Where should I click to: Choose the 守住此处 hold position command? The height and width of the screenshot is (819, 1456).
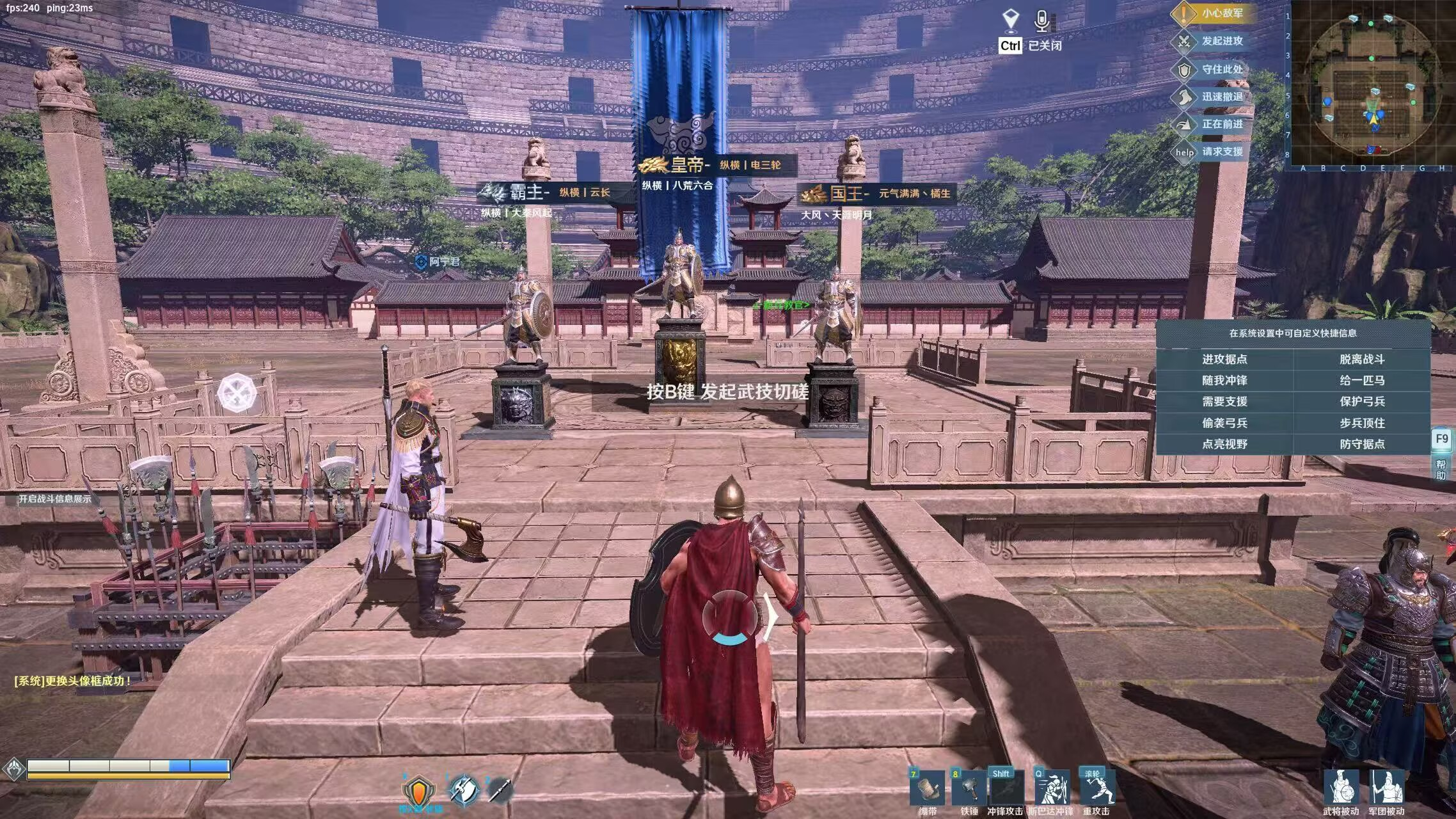point(1212,69)
